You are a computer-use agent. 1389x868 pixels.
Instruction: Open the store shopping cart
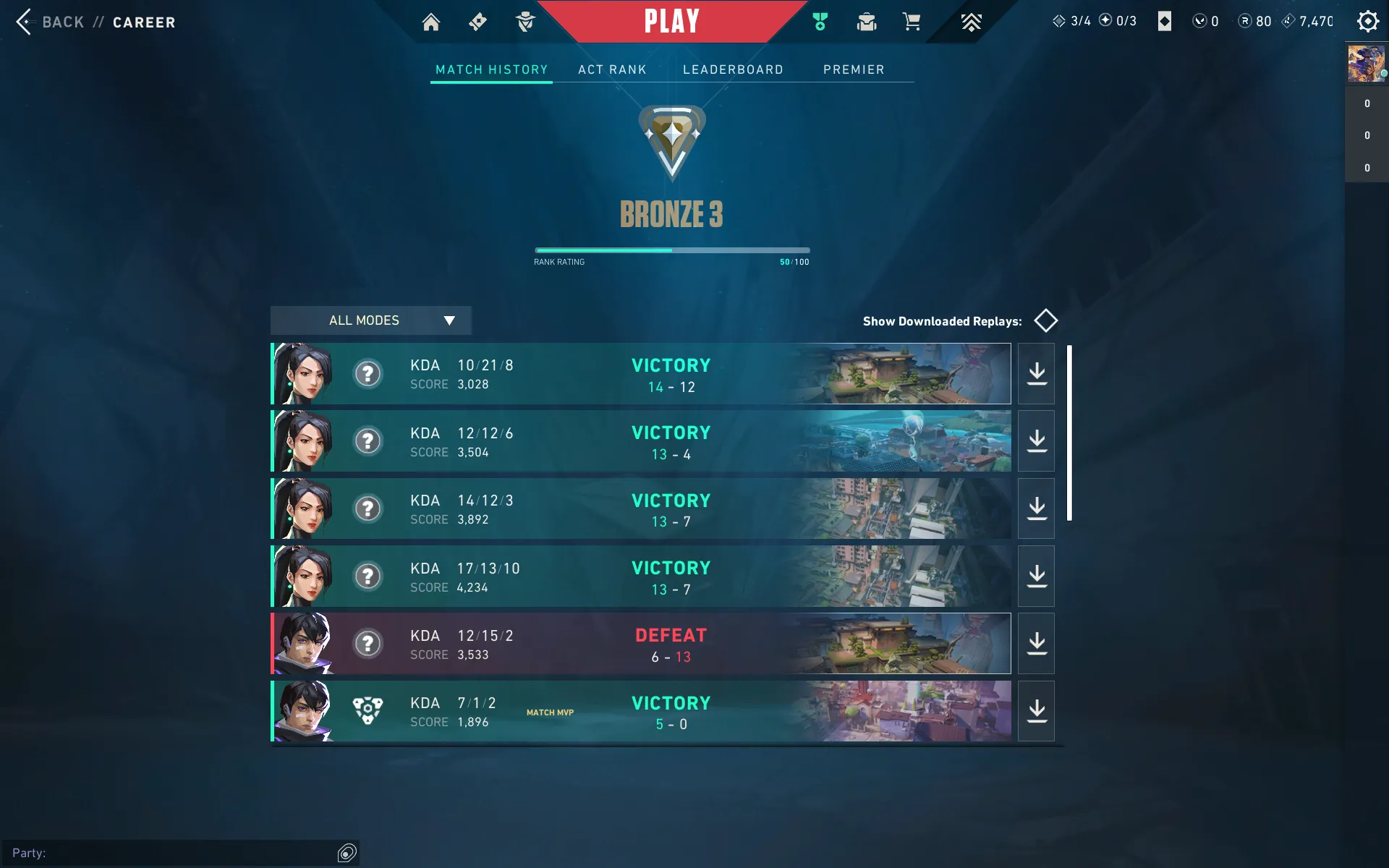pyautogui.click(x=912, y=22)
